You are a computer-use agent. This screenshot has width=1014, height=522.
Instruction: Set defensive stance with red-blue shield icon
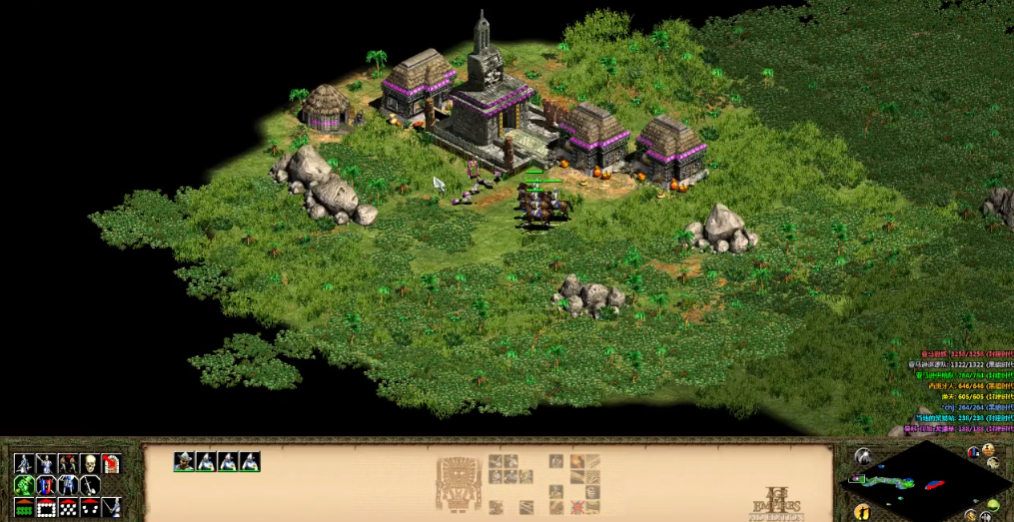click(x=46, y=485)
